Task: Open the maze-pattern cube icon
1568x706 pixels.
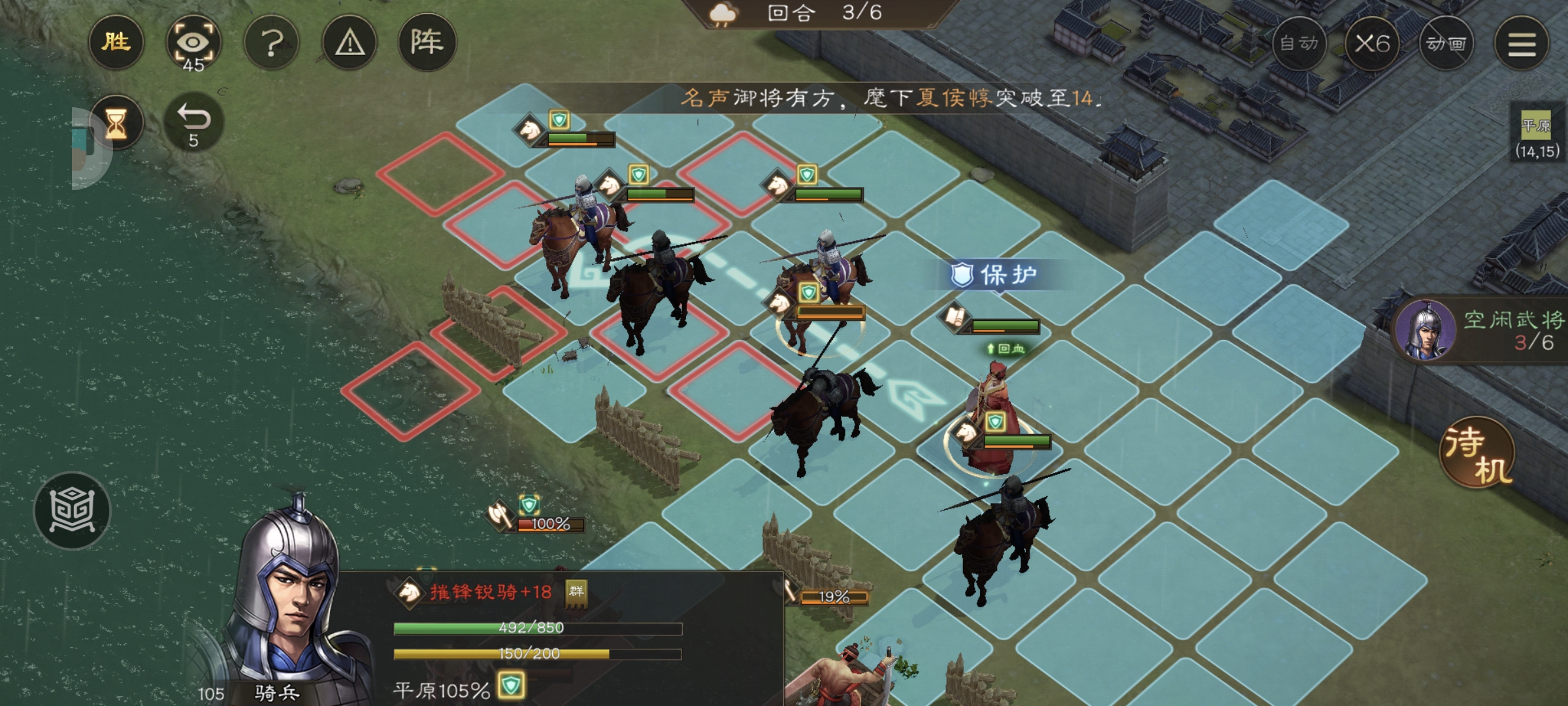Action: pos(73,511)
